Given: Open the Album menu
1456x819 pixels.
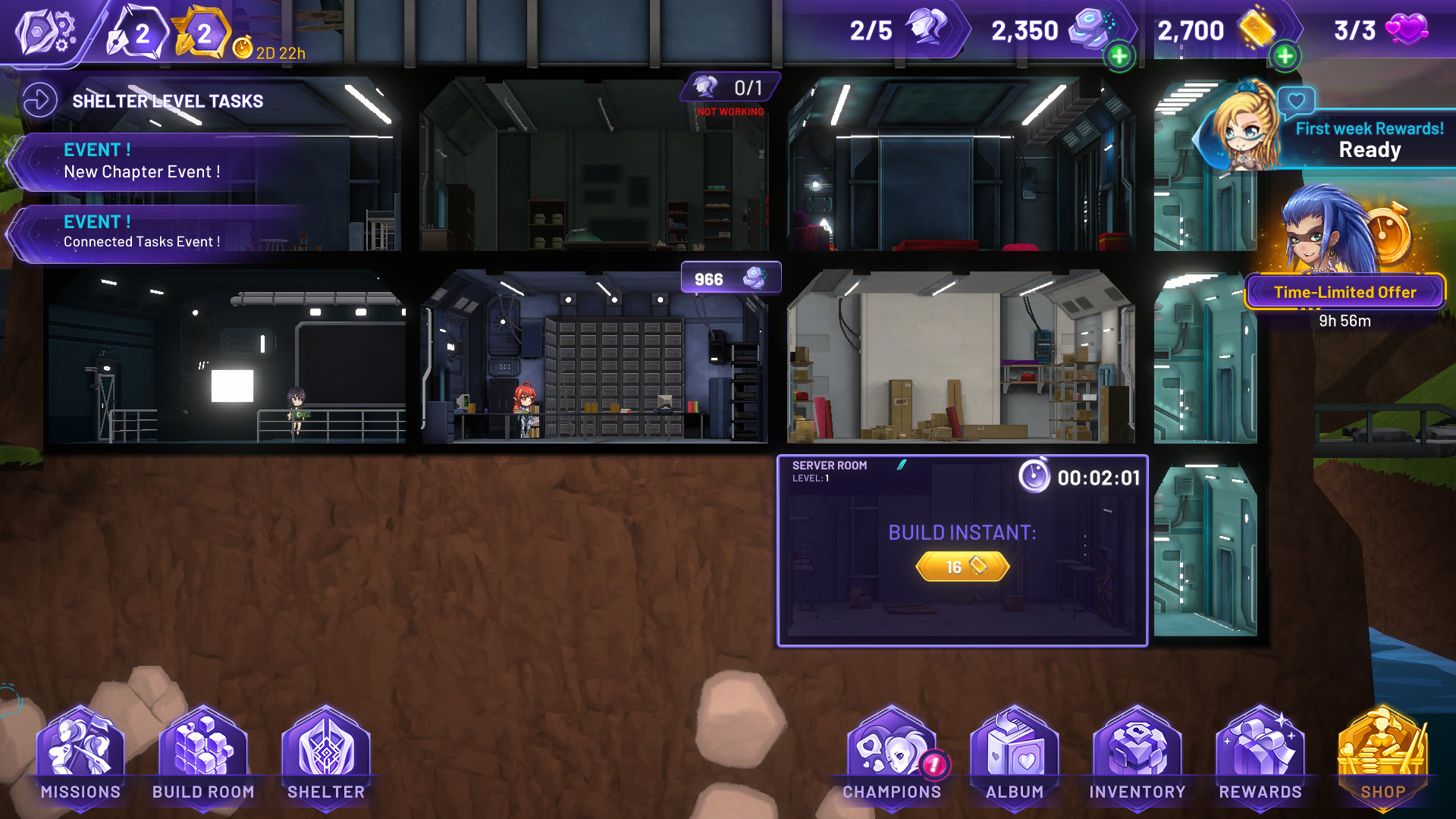Looking at the screenshot, I should [1015, 755].
